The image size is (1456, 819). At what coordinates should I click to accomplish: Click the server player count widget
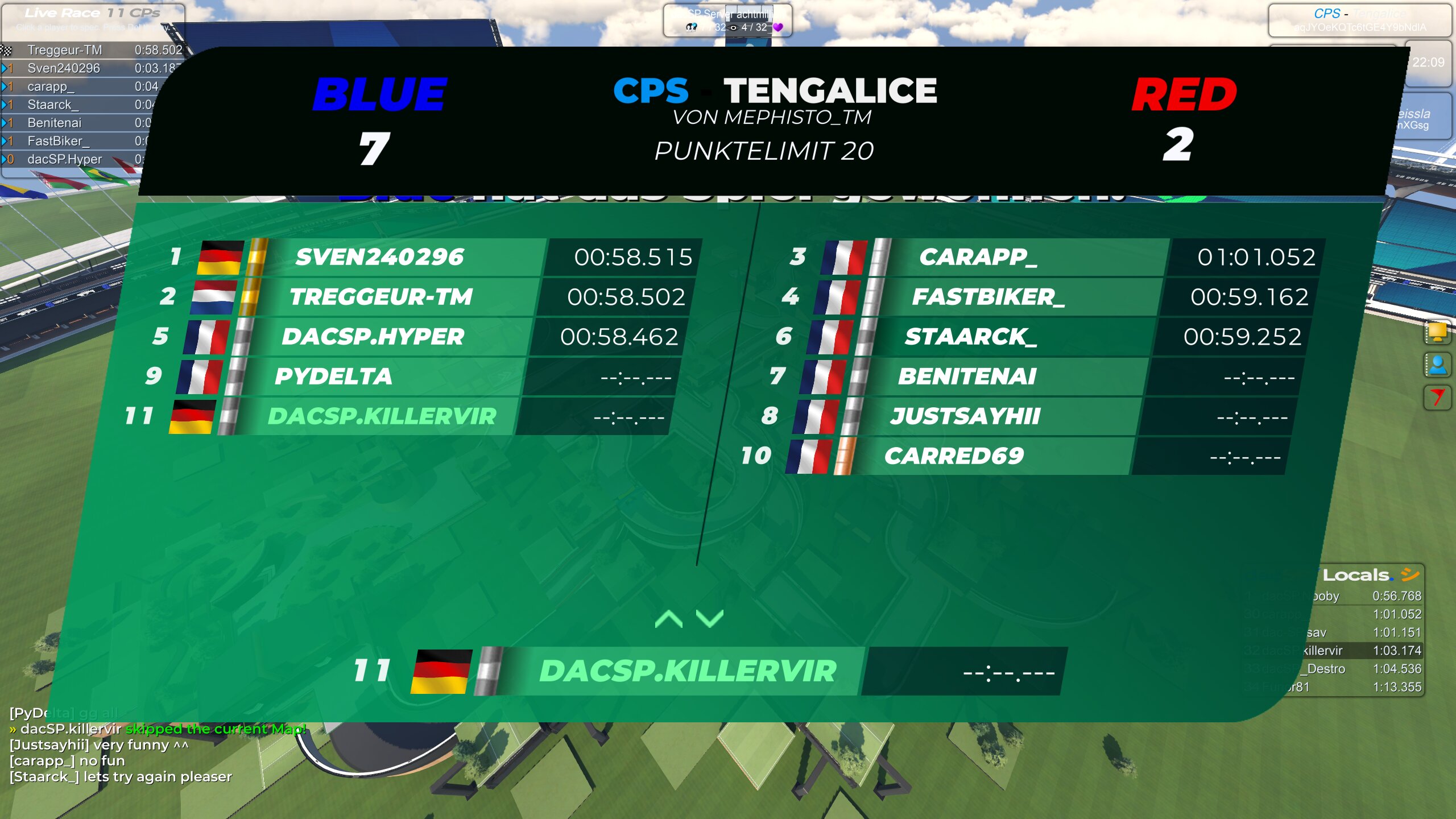[x=727, y=20]
